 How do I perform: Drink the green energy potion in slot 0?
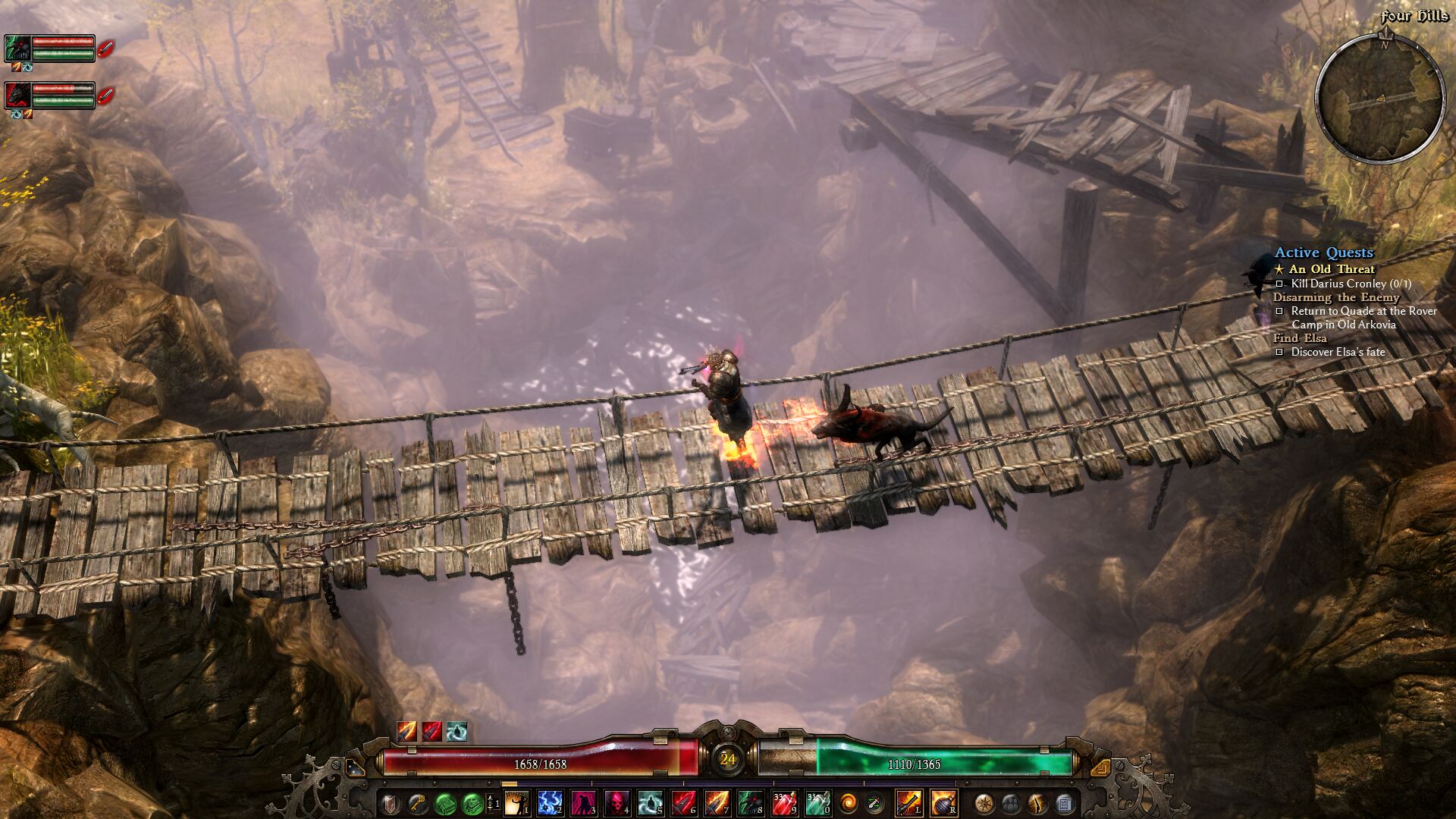(817, 802)
